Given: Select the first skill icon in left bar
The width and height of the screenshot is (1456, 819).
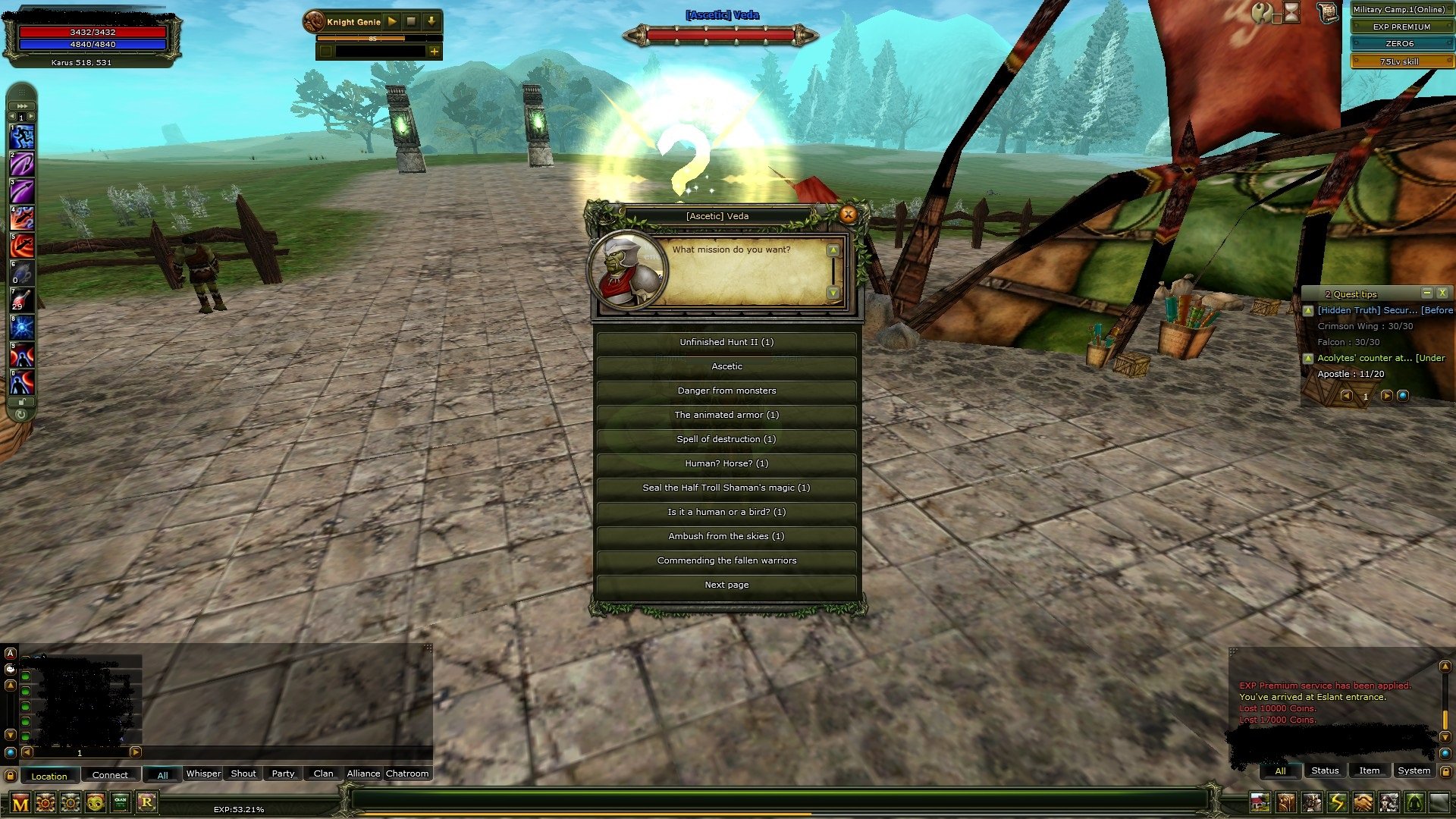Looking at the screenshot, I should point(22,135).
